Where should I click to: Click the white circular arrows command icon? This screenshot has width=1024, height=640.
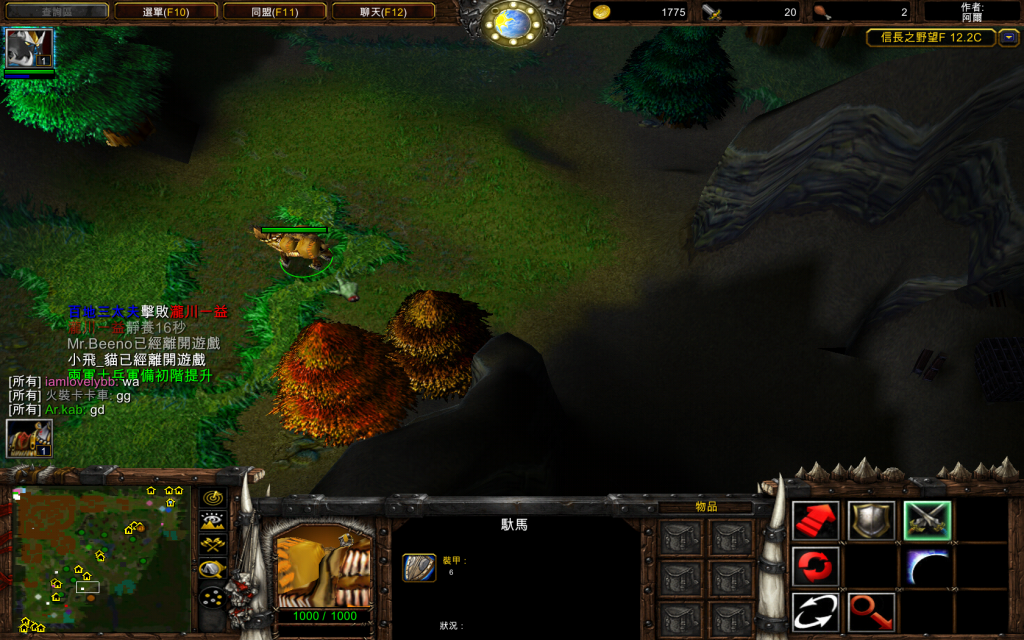click(816, 612)
